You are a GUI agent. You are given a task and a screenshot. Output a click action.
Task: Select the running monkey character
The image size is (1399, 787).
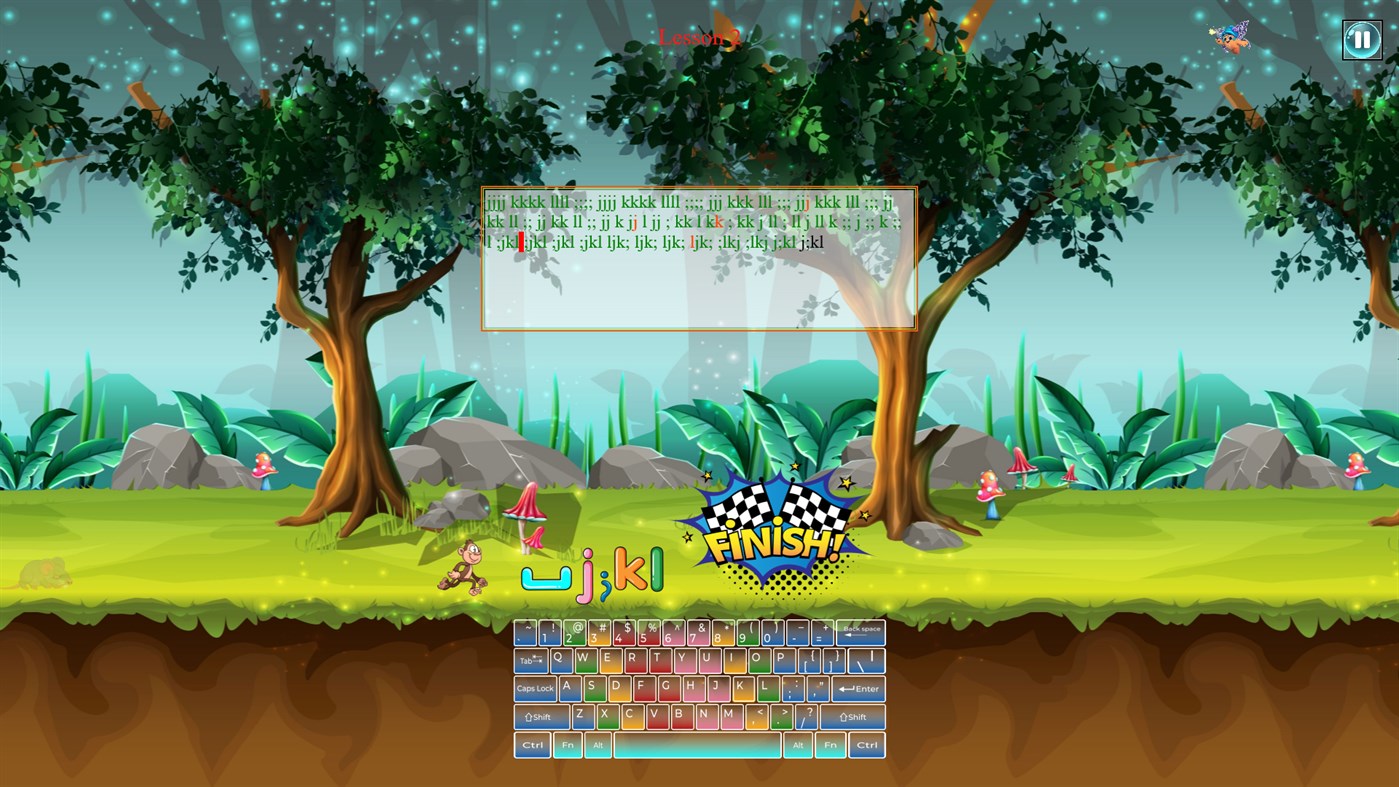tap(462, 565)
